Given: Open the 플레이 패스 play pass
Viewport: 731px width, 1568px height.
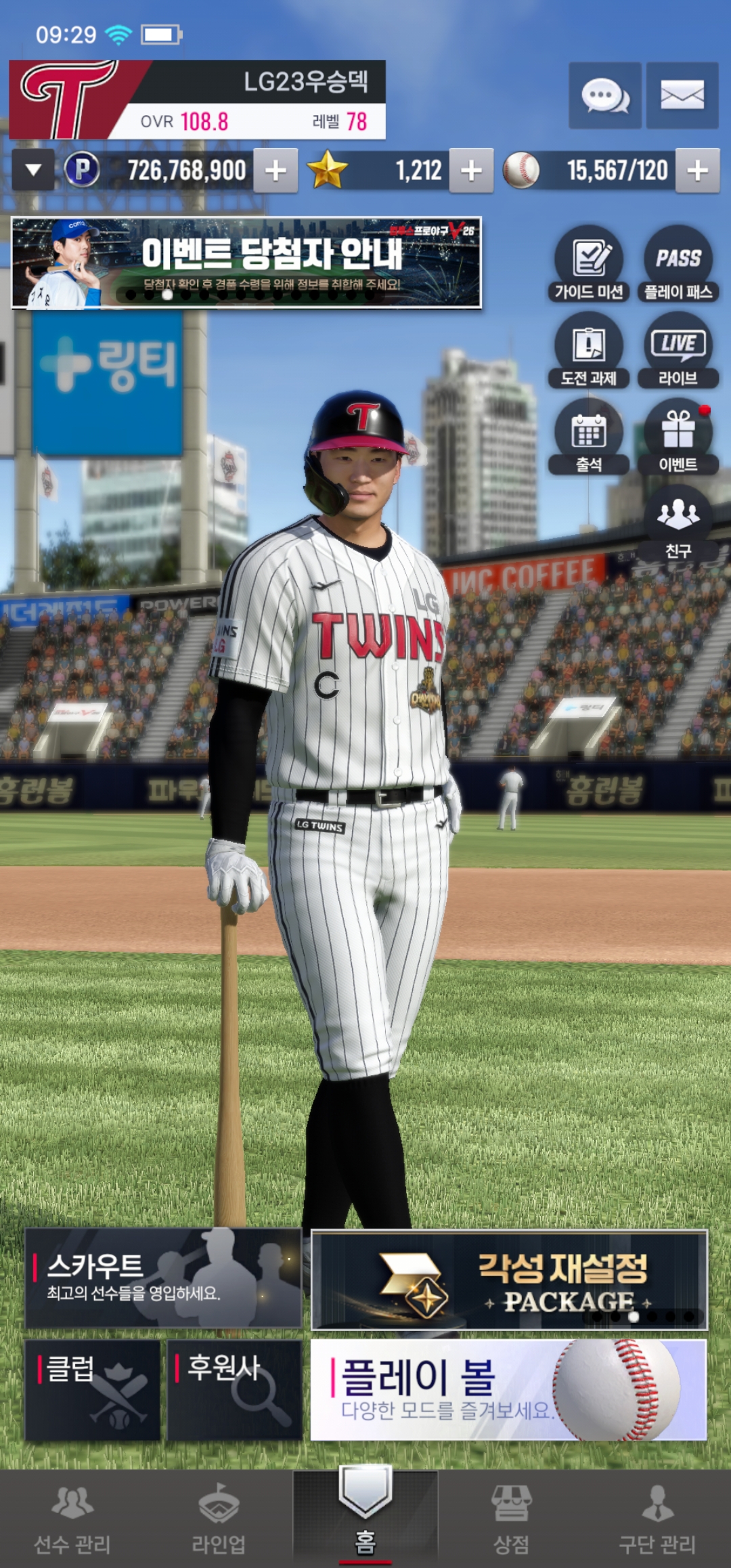Looking at the screenshot, I should (x=678, y=264).
